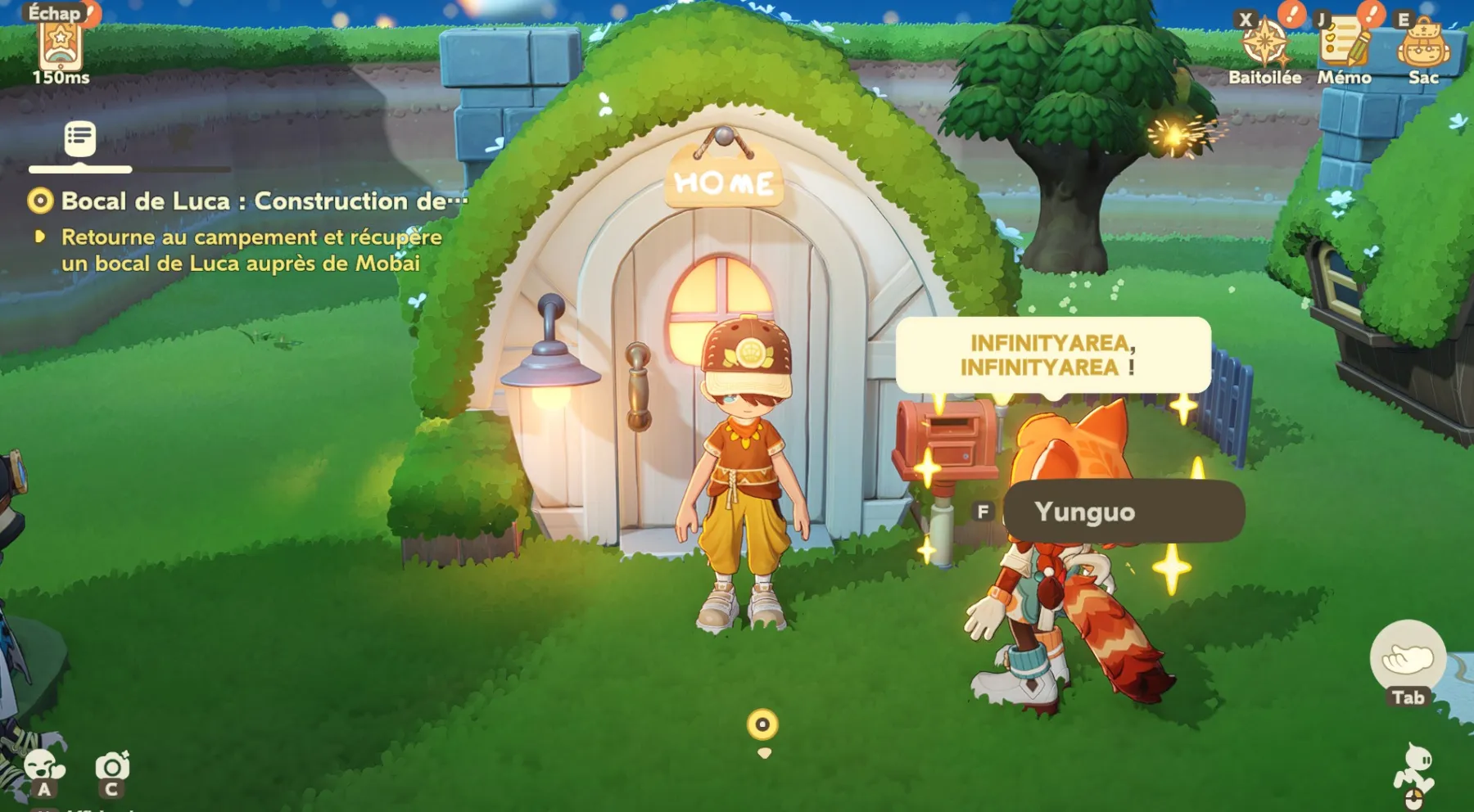Click the hand glove tool button
The height and width of the screenshot is (812, 1474).
[x=1408, y=657]
